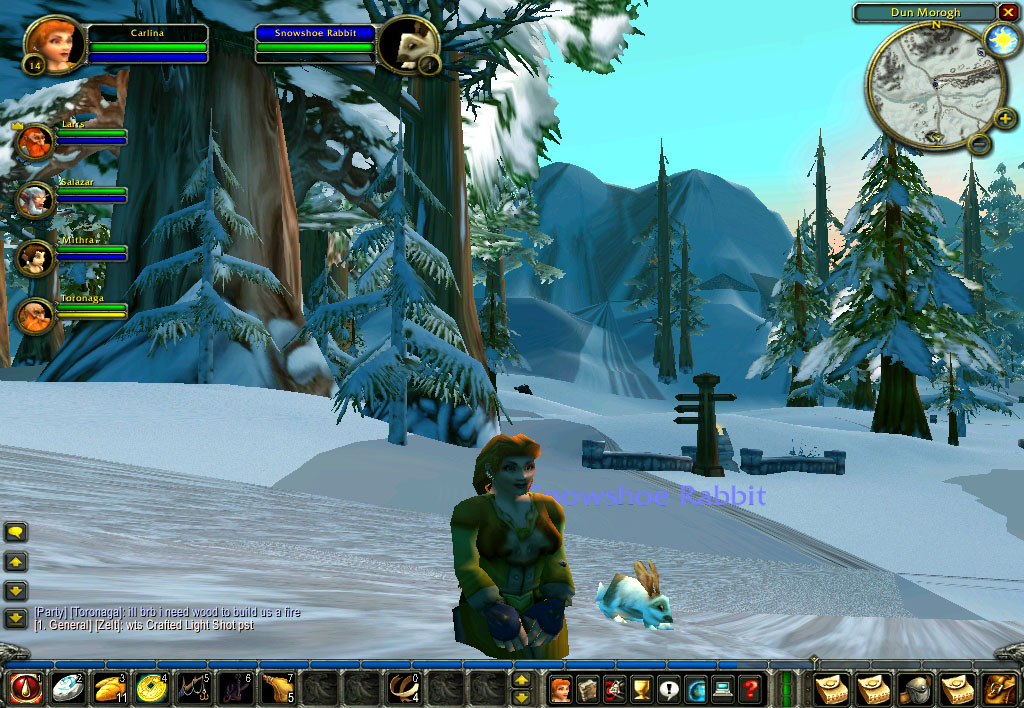The height and width of the screenshot is (708, 1024).
Task: Open the spellbook micro button
Action: point(588,688)
